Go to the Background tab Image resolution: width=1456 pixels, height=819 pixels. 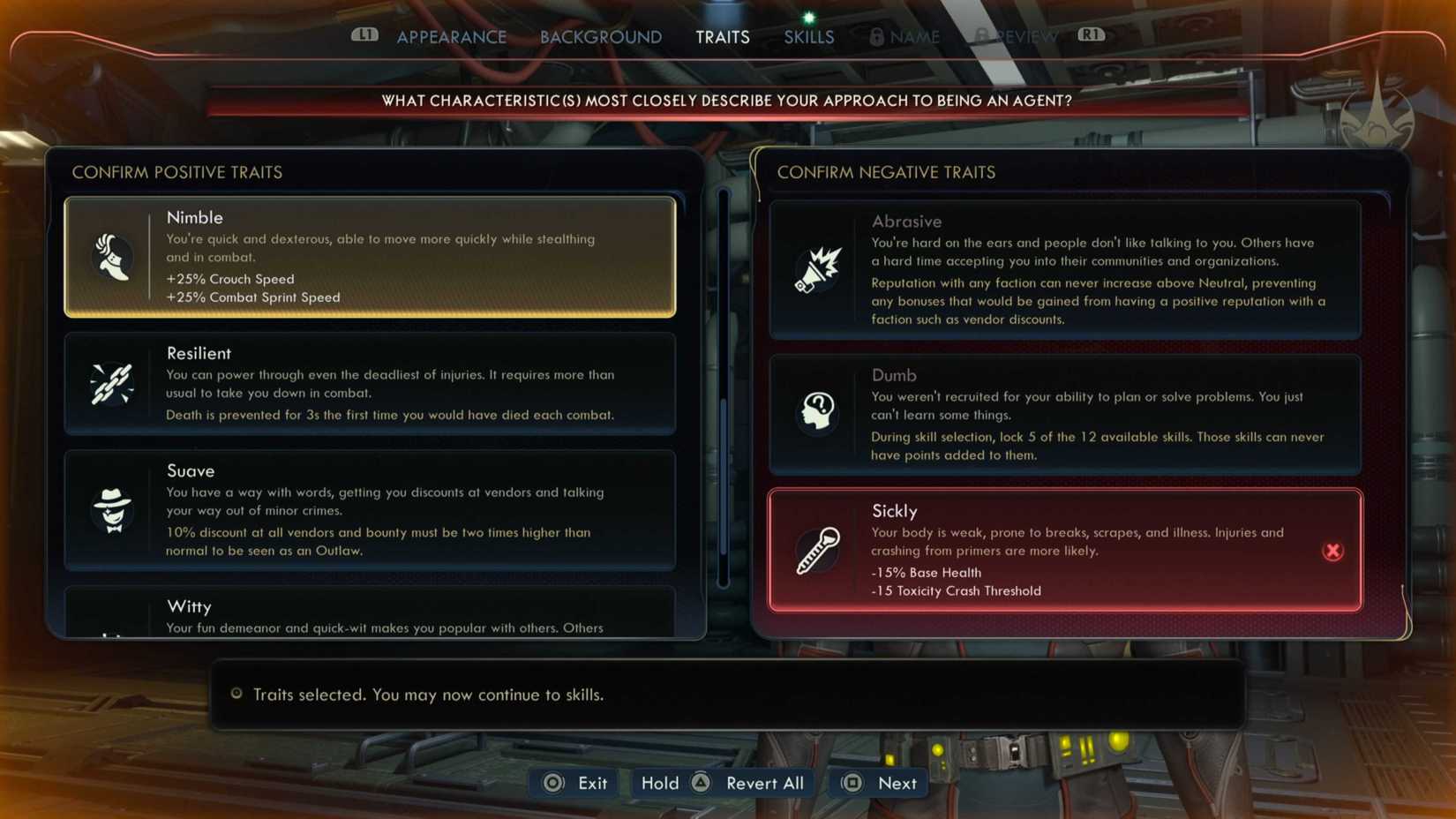coord(600,36)
